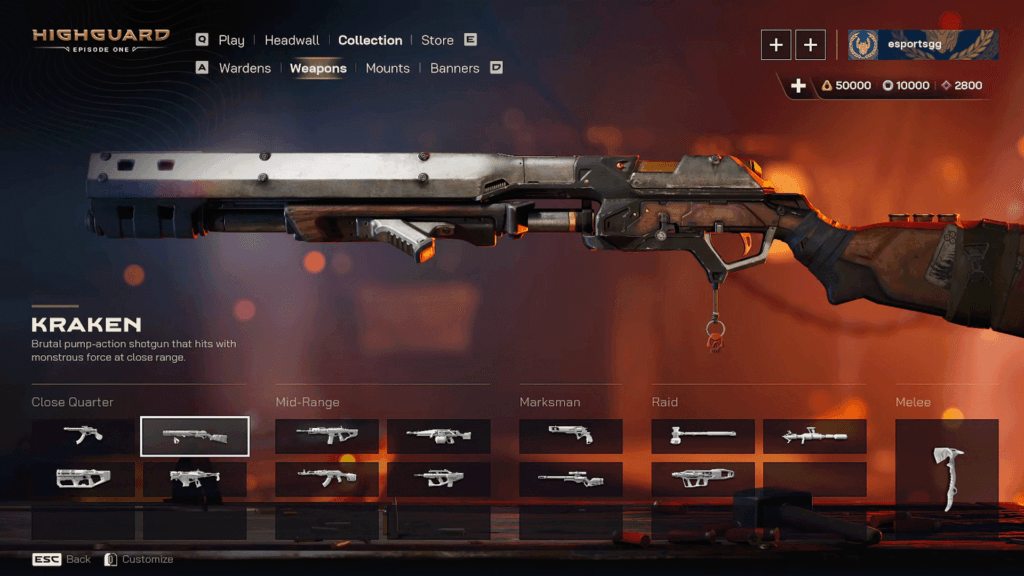Choose the rocket launcher in Raid
This screenshot has height=576, width=1024.
[x=814, y=436]
